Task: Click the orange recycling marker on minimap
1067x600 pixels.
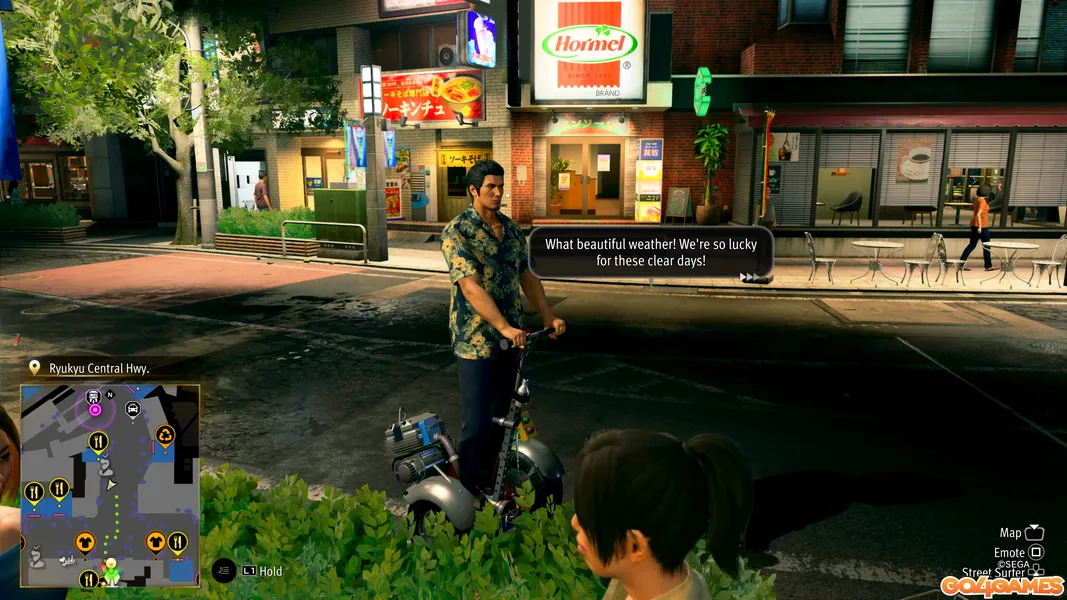Action: [x=165, y=435]
